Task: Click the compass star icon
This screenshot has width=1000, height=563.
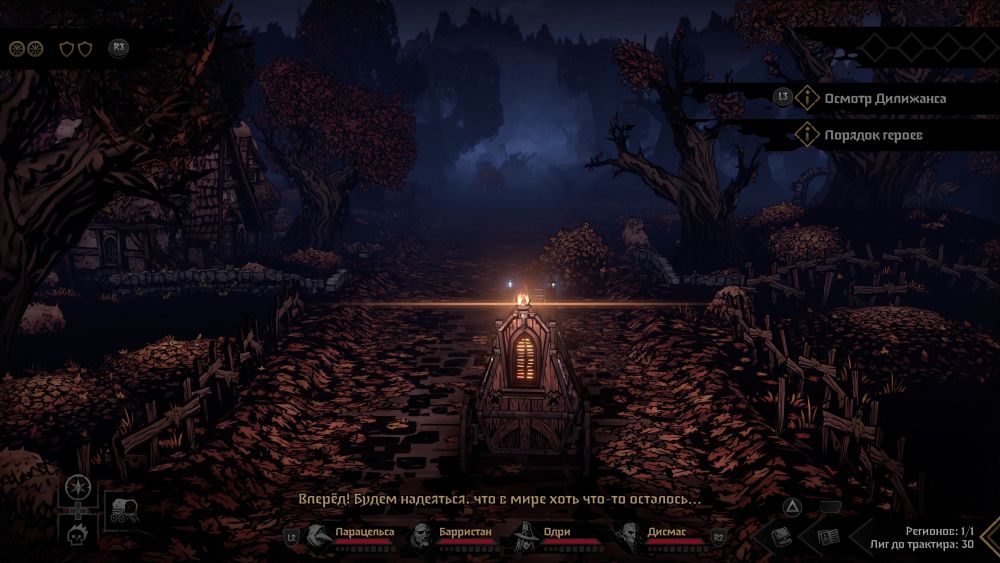Action: (x=79, y=489)
